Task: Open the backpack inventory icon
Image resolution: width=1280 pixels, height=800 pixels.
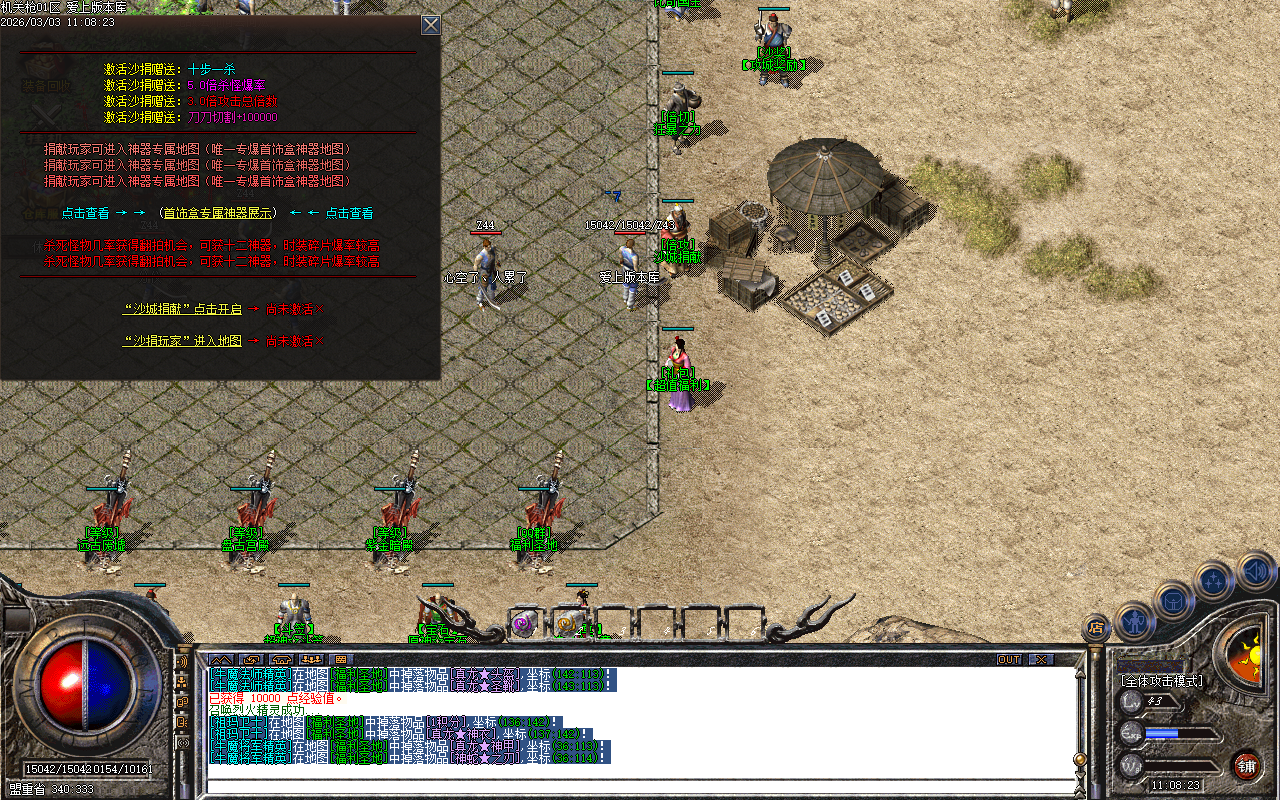Action: coord(1173,599)
